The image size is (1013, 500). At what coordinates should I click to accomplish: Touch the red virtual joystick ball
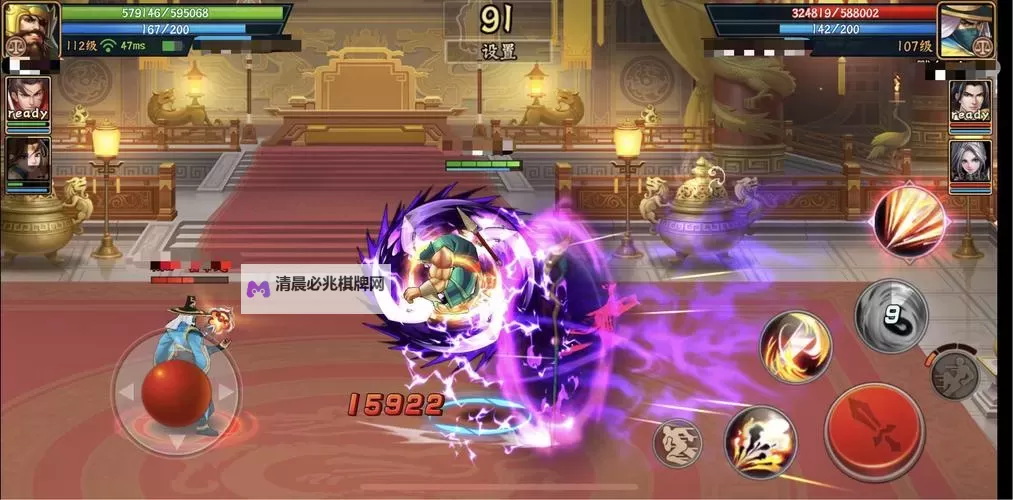coord(176,393)
